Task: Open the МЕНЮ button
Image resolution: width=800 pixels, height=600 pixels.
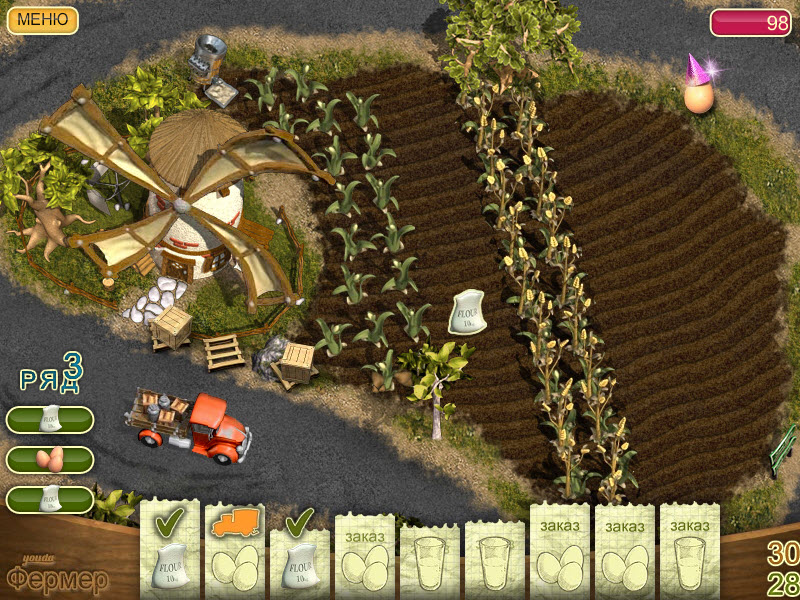Action: 43,19
